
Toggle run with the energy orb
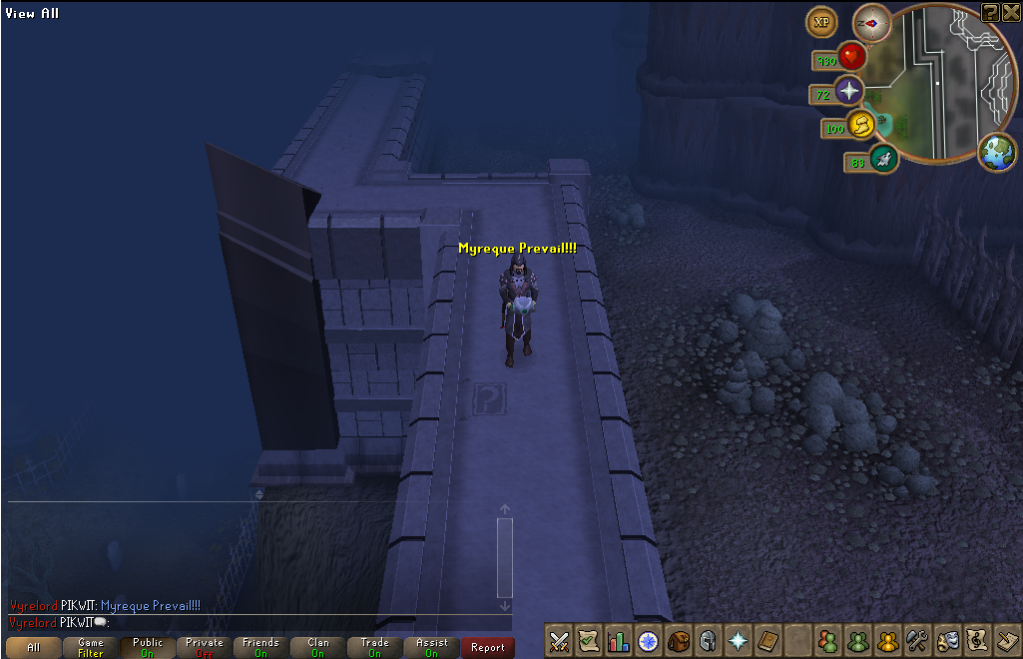[x=860, y=125]
